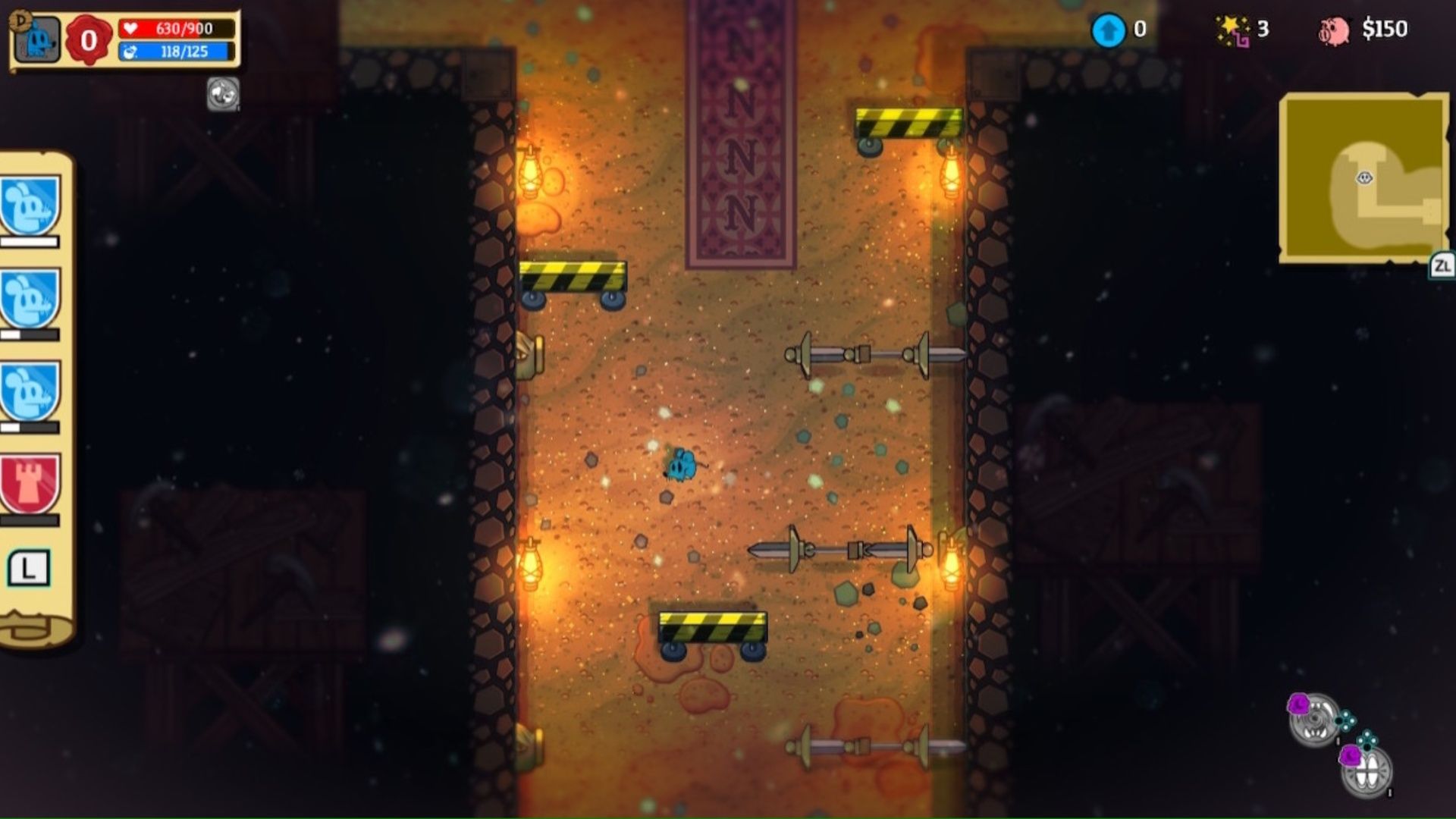Toggle the gray snowflake status icon
Image resolution: width=1456 pixels, height=819 pixels.
pyautogui.click(x=222, y=93)
